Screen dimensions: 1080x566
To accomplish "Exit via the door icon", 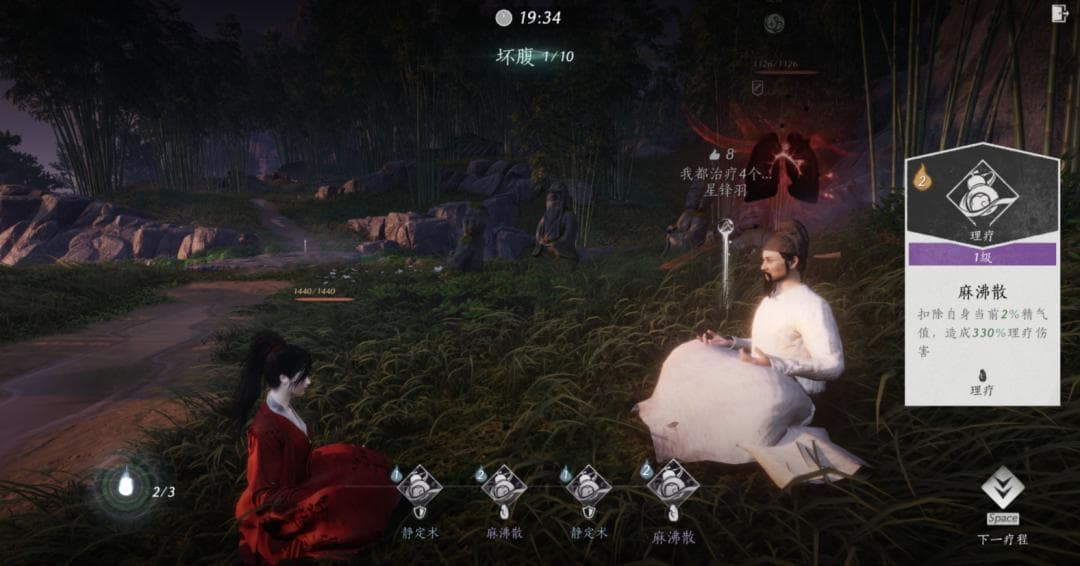I will pos(1060,13).
